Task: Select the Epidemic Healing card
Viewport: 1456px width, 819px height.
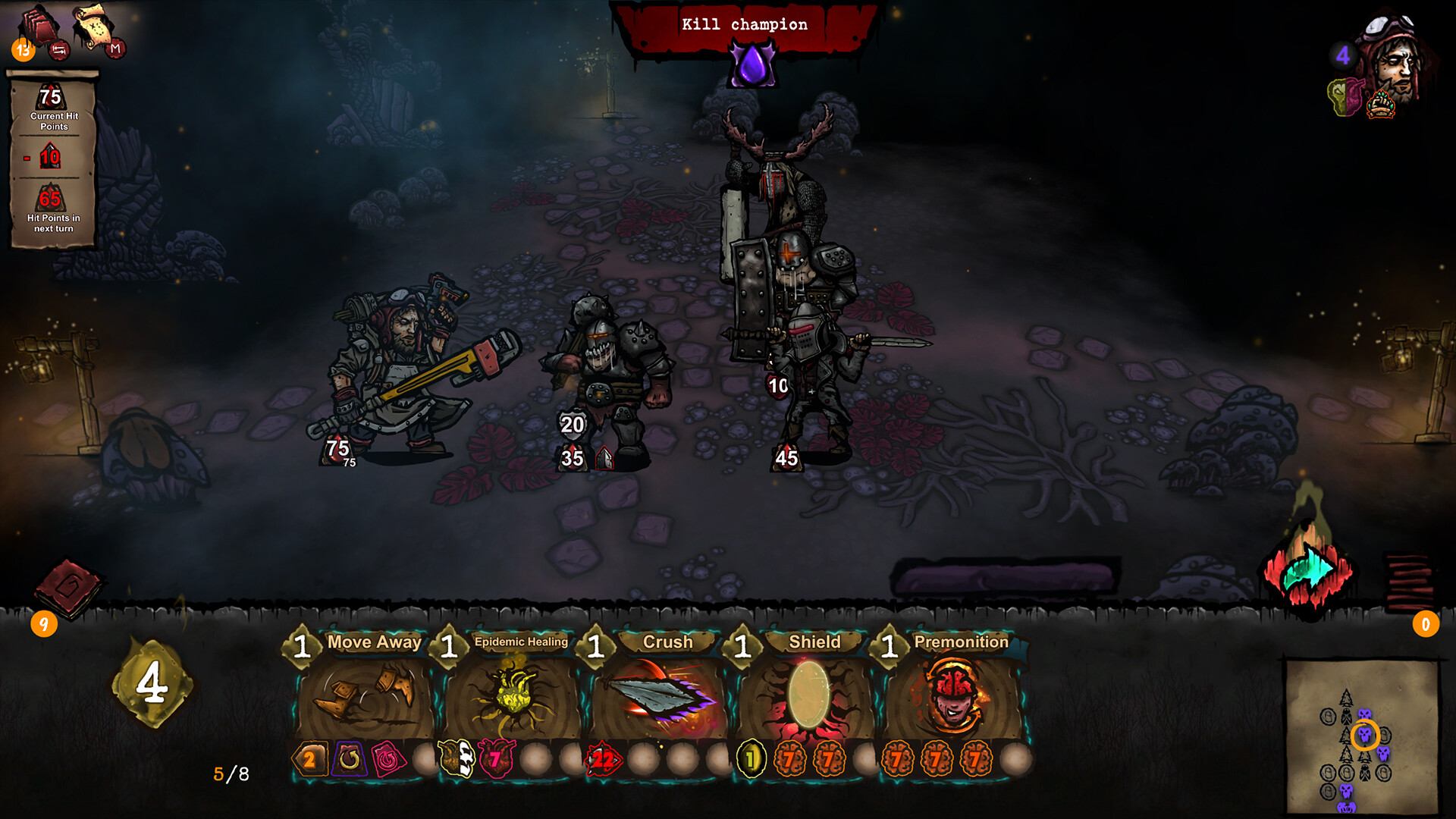Action: pos(513,694)
